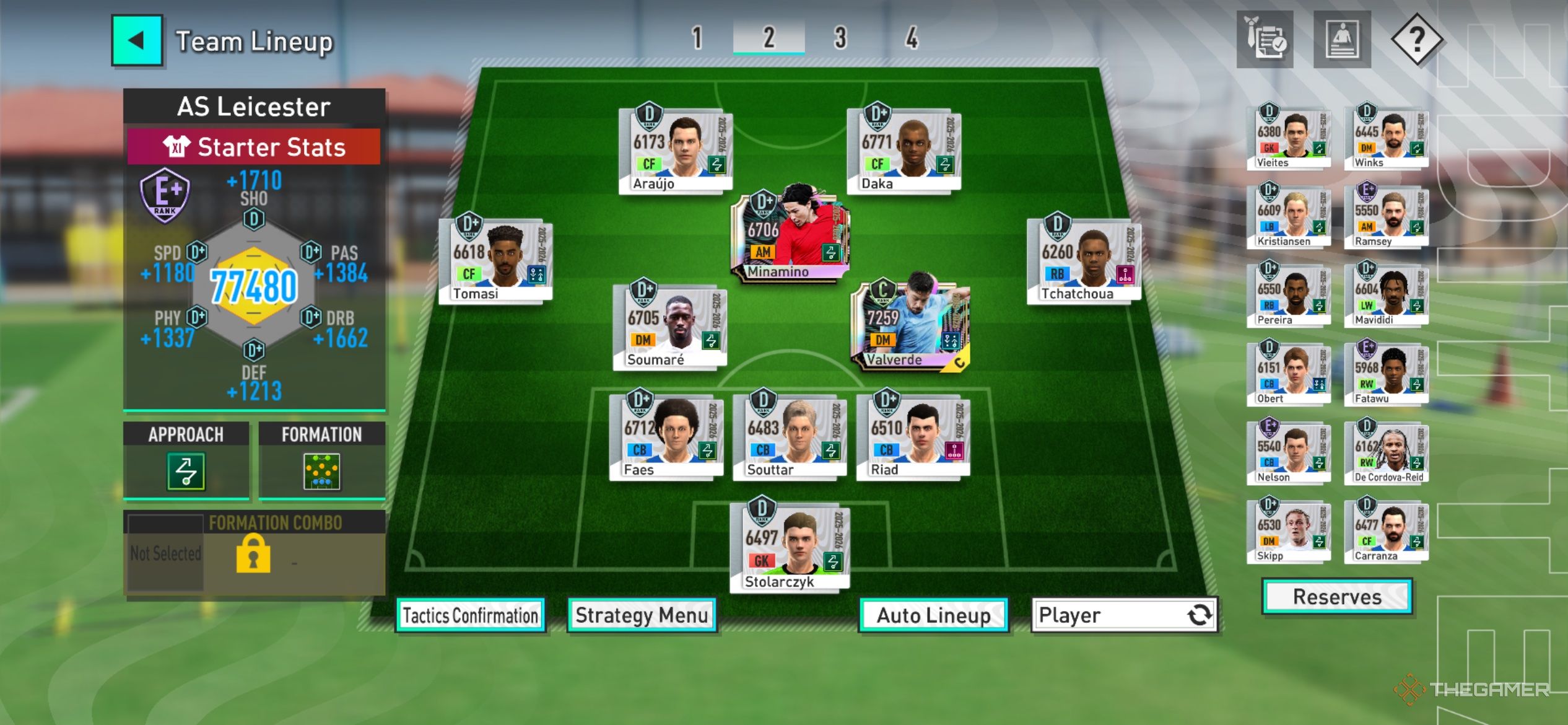Open the help question mark icon
Screen dimensions: 1568x725
pos(1416,40)
